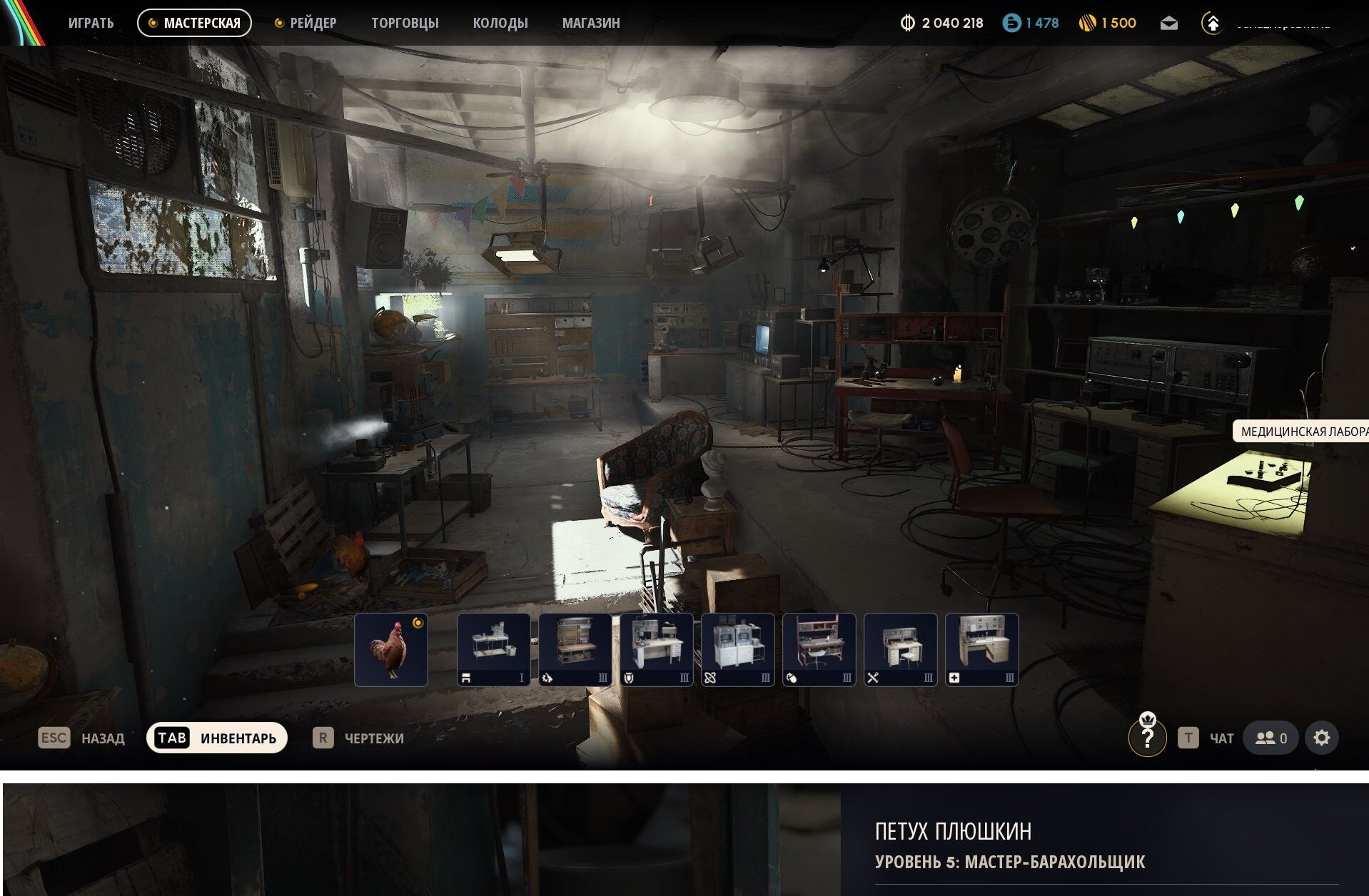Open the settings gear button
This screenshot has width=1369, height=896.
[1322, 738]
